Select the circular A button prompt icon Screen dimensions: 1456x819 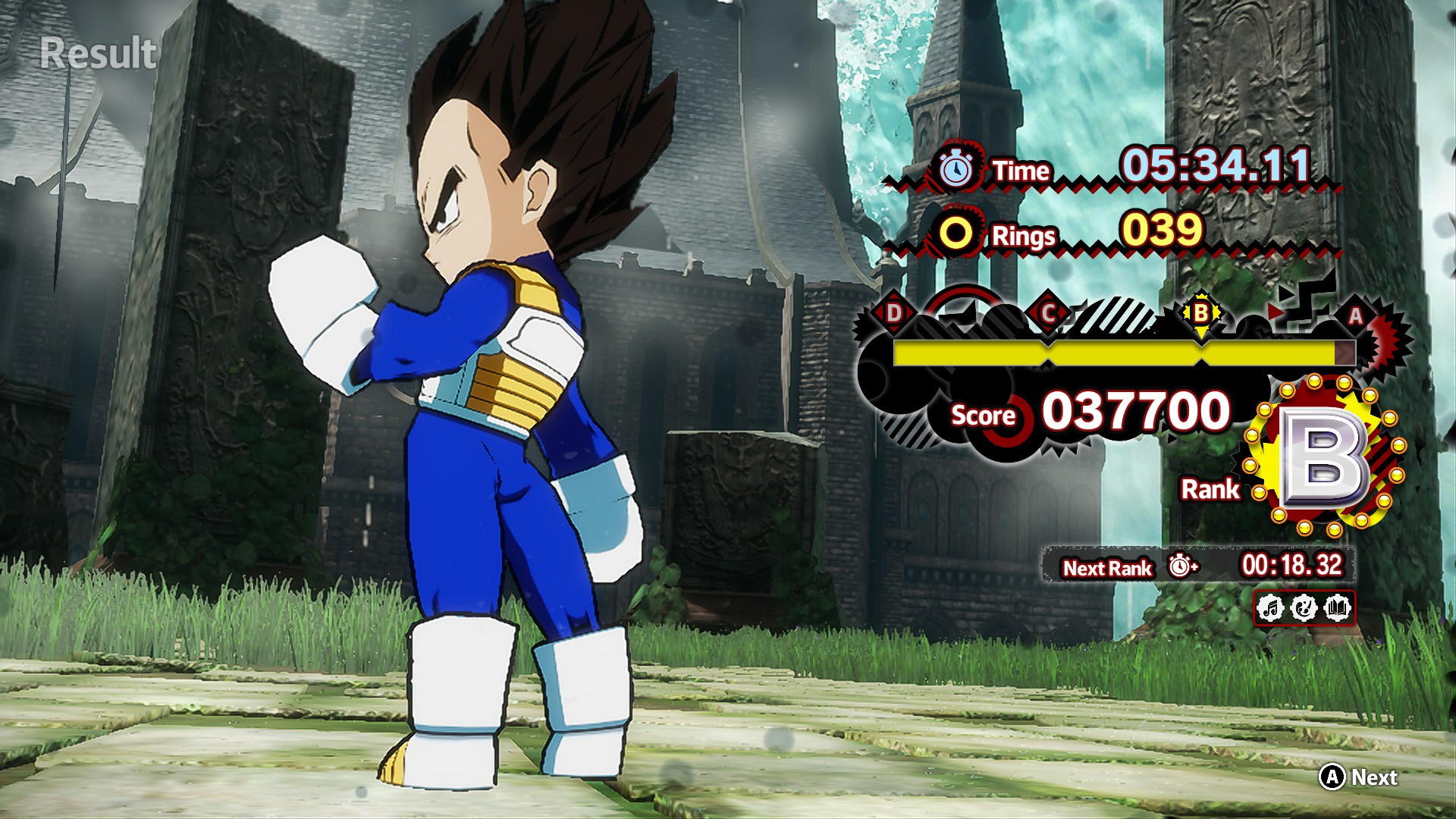(x=1332, y=778)
